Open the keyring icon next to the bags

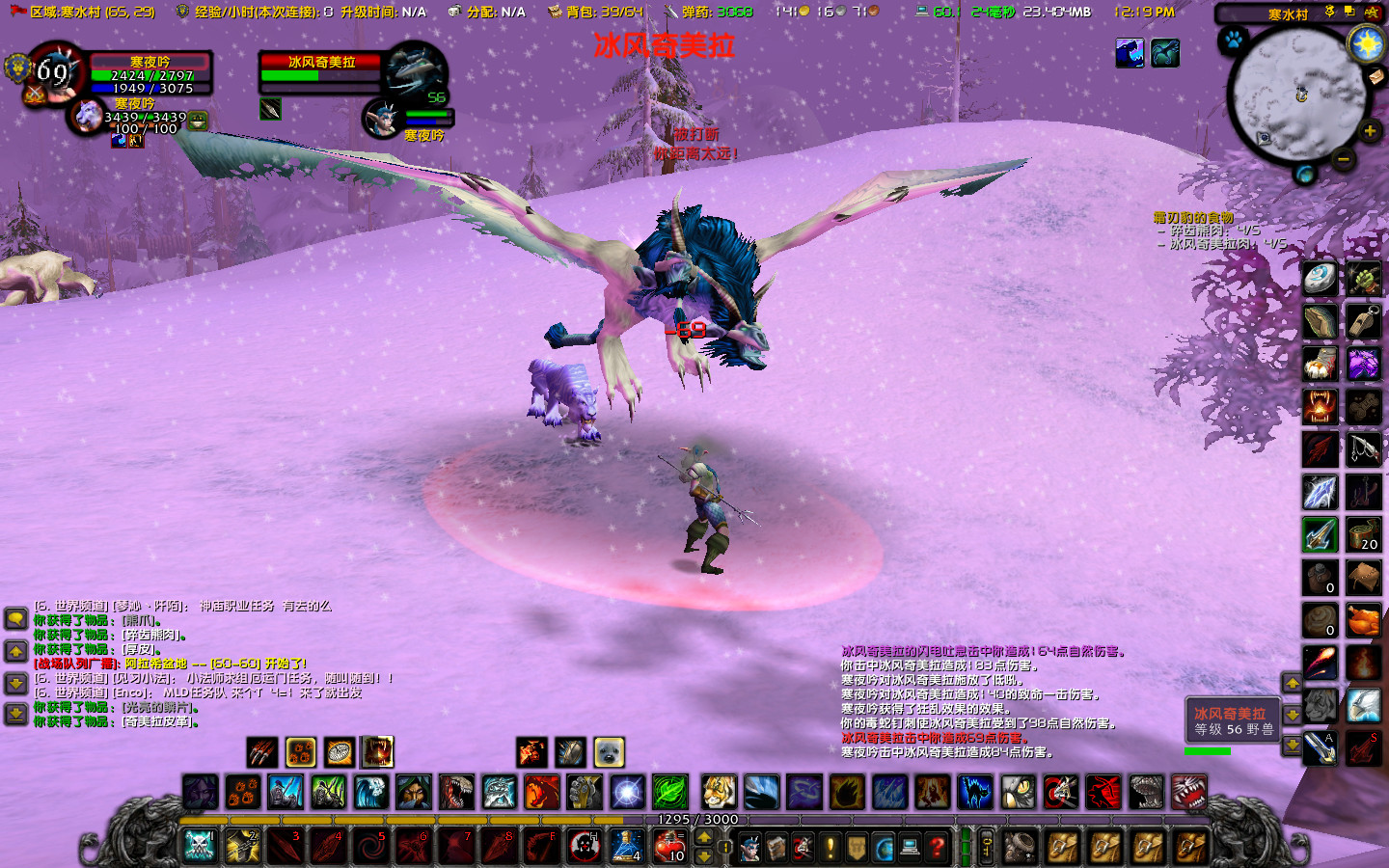[x=986, y=849]
